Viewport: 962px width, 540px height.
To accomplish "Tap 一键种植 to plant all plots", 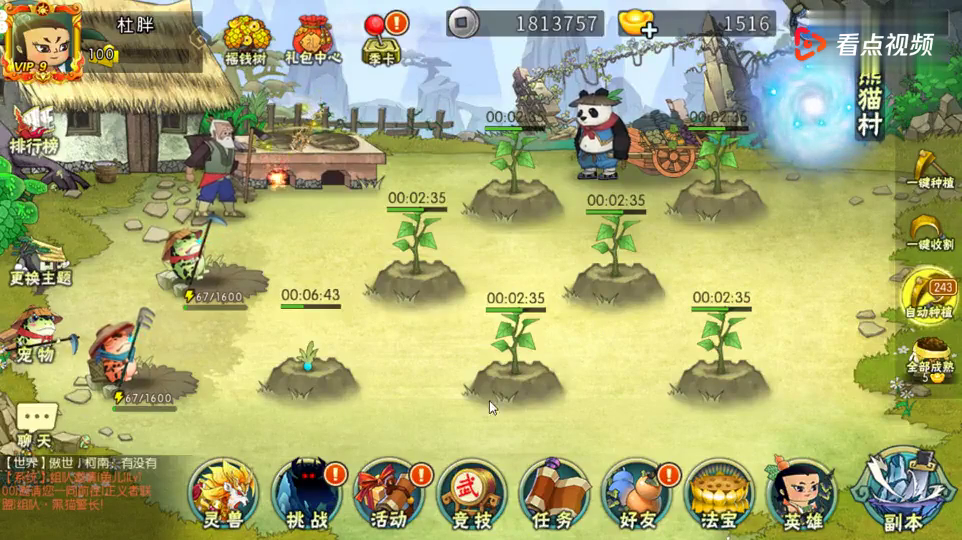I will point(931,166).
